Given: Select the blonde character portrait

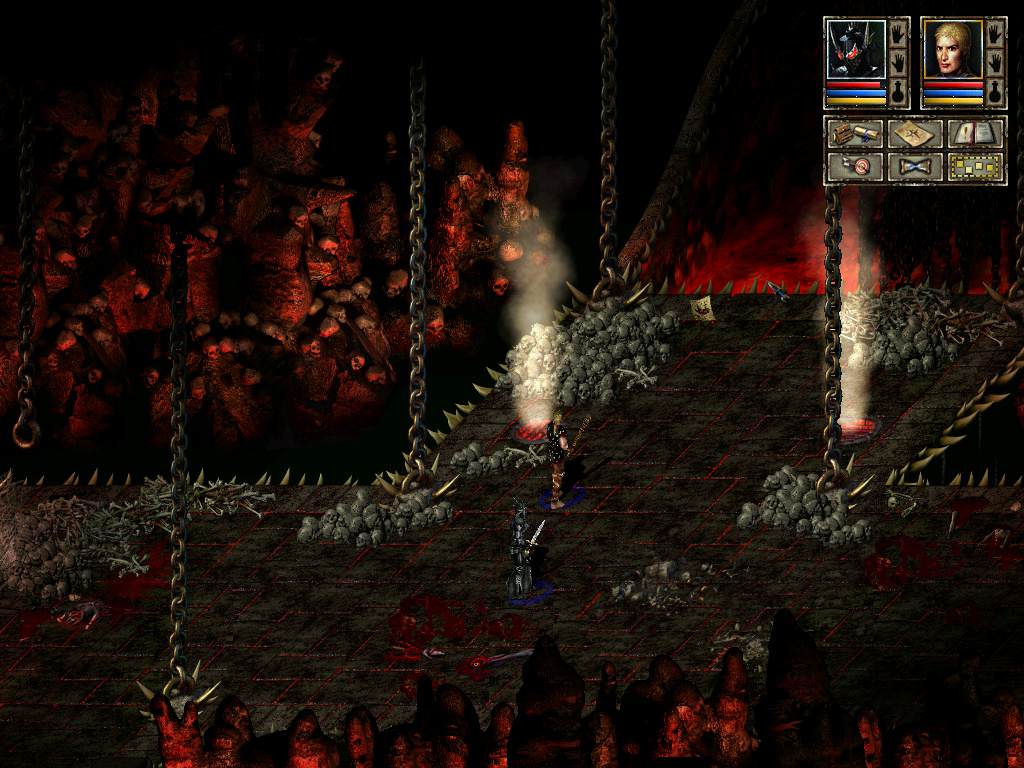Looking at the screenshot, I should point(951,49).
